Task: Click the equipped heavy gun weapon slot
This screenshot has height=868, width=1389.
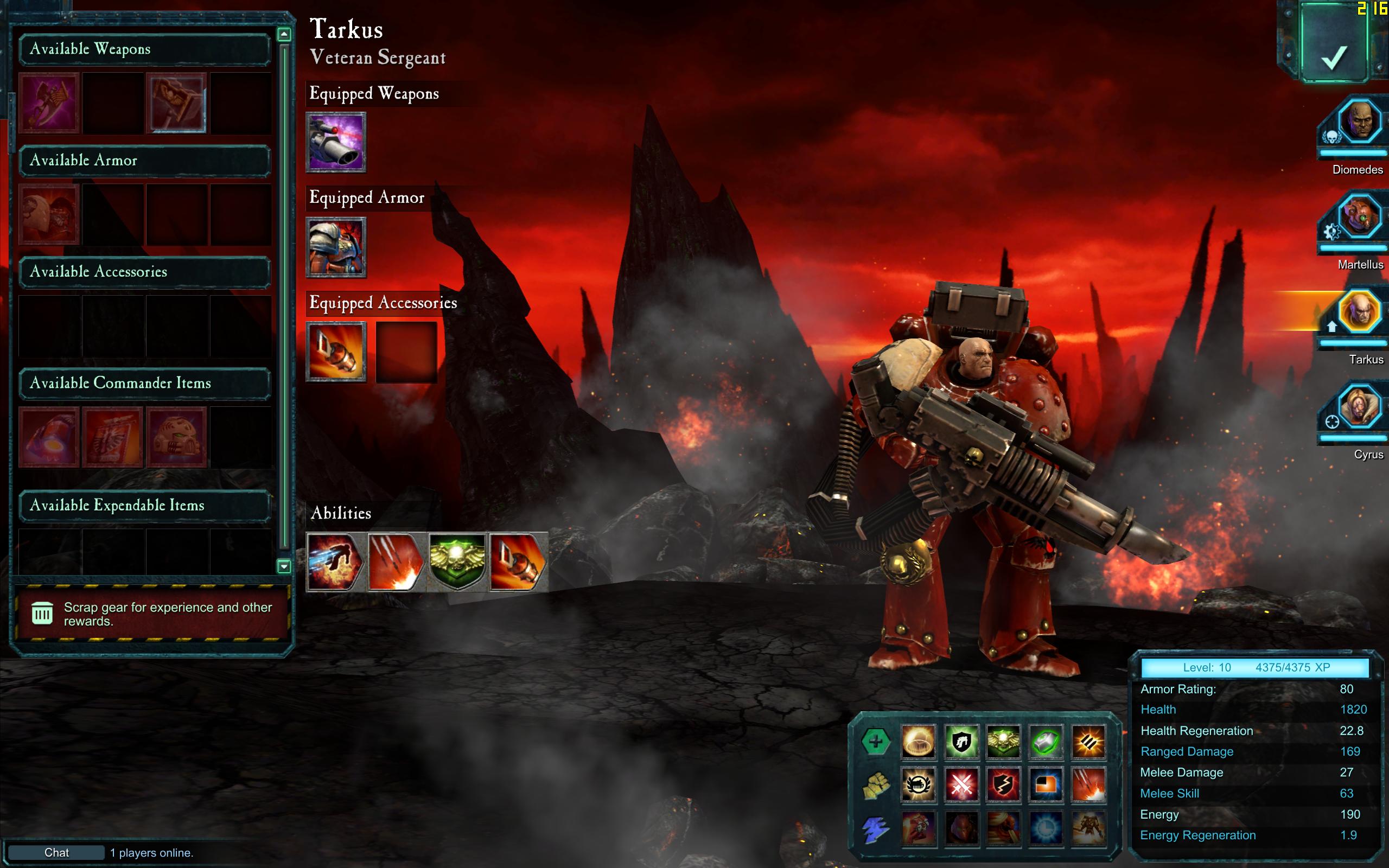Action: coord(336,142)
